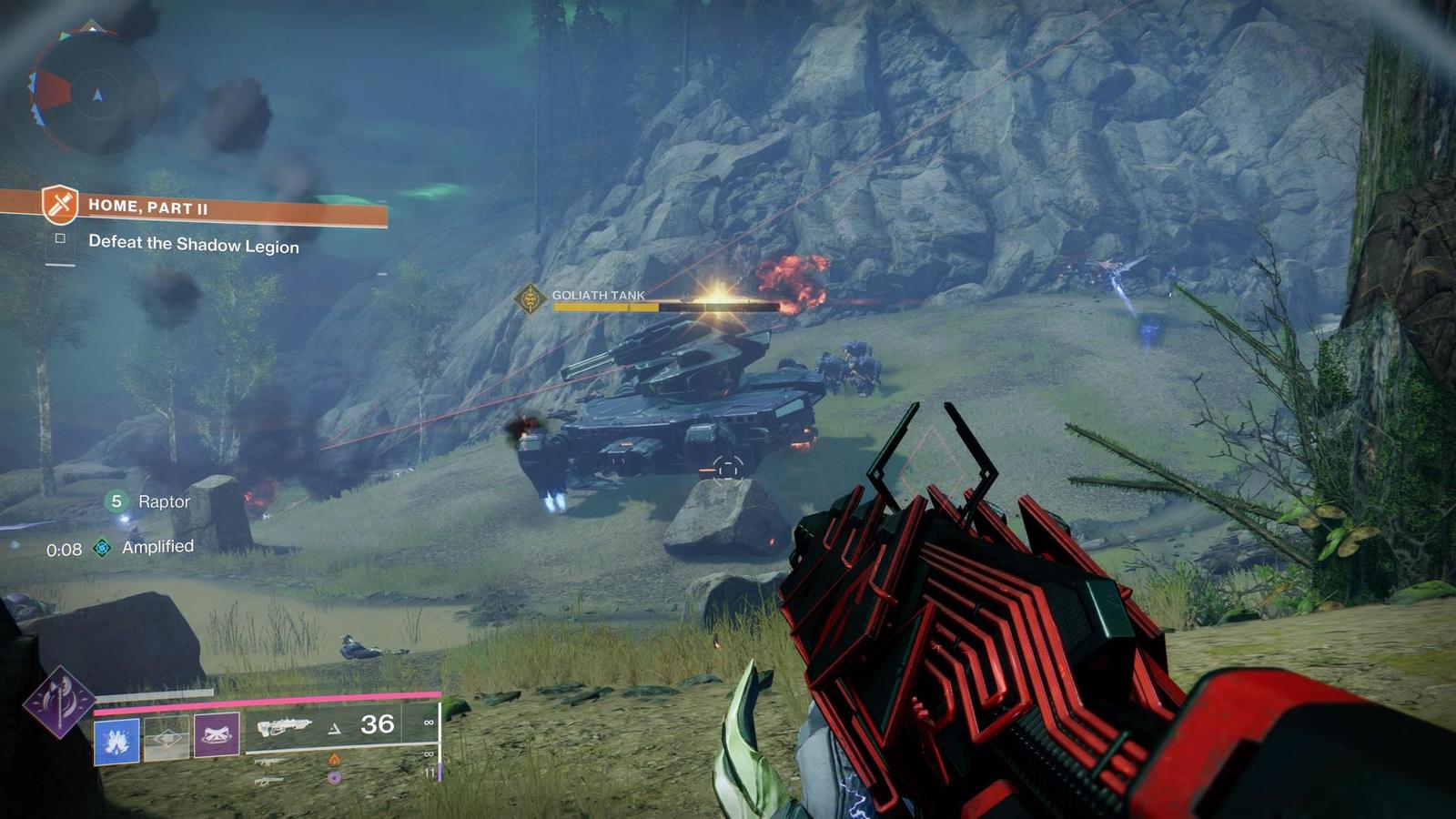
Task: Activate the purple class ability icon
Action: [217, 735]
